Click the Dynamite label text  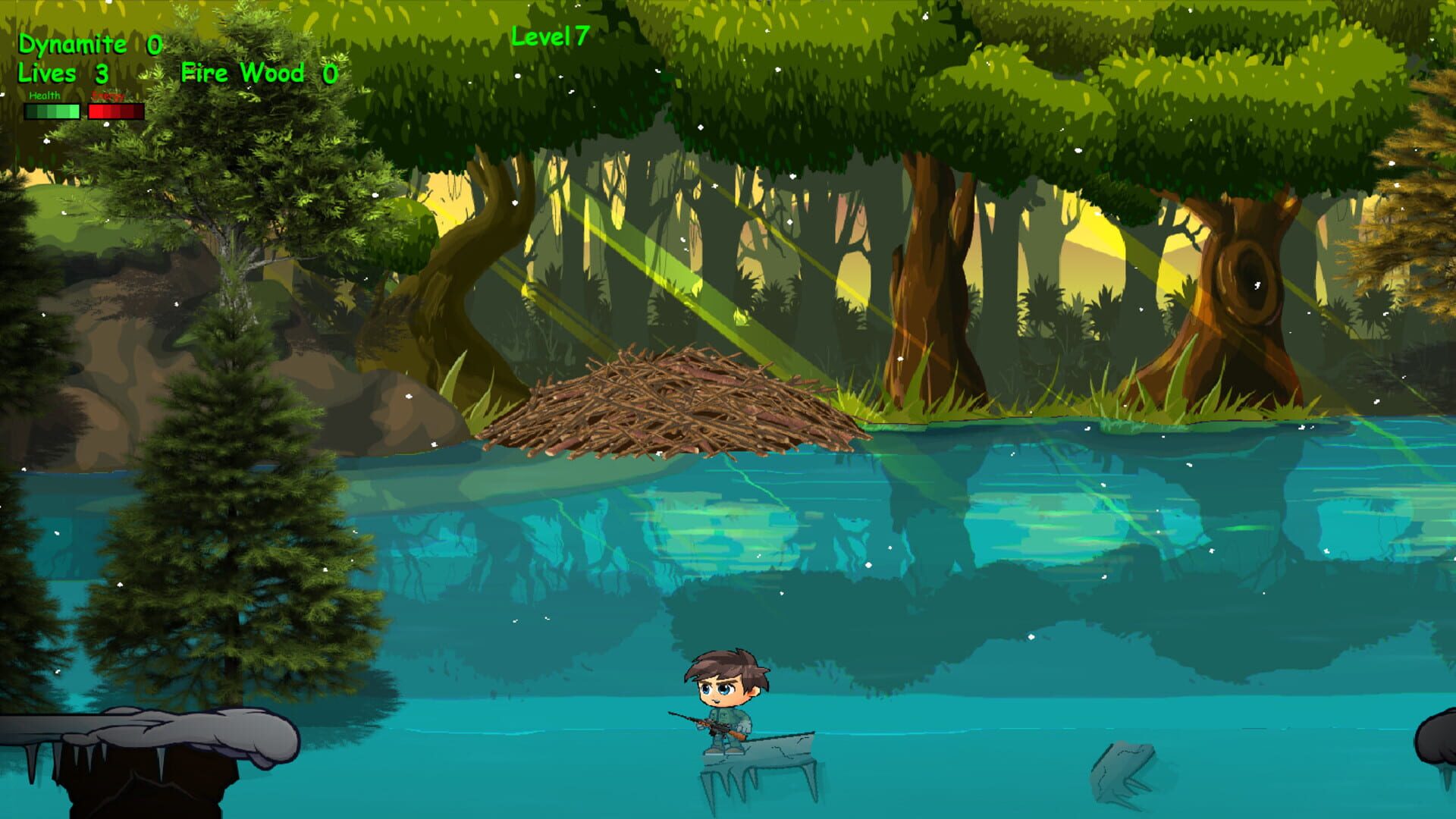click(x=73, y=44)
